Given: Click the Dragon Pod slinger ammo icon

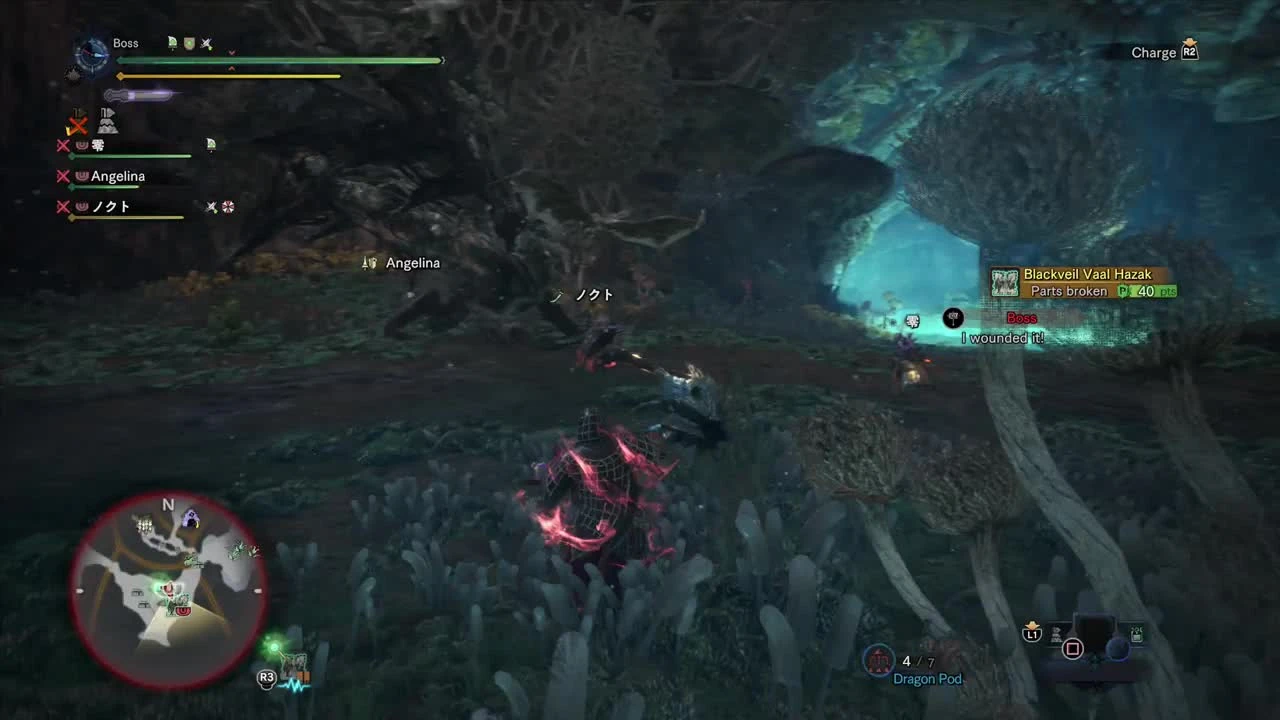Looking at the screenshot, I should [878, 661].
